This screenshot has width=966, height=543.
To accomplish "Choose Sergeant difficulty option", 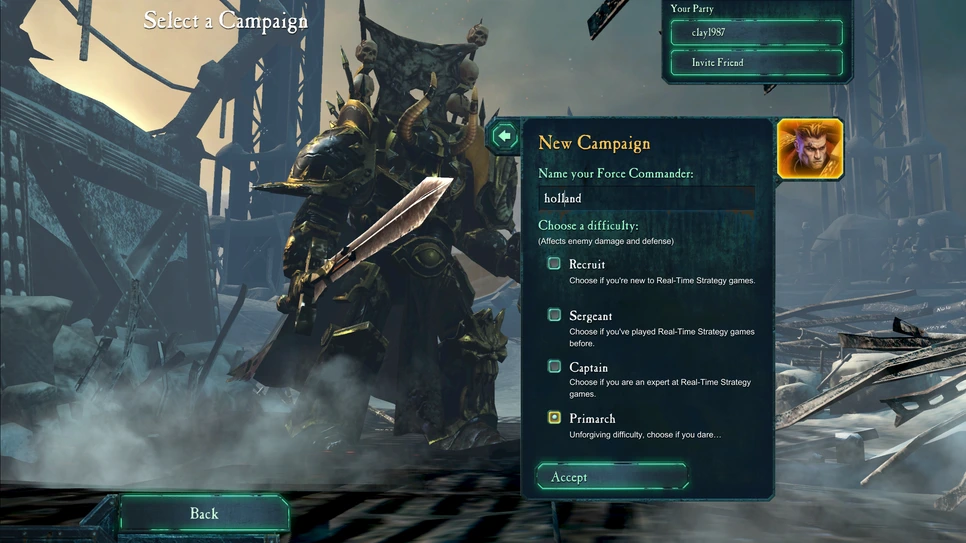I will 554,315.
